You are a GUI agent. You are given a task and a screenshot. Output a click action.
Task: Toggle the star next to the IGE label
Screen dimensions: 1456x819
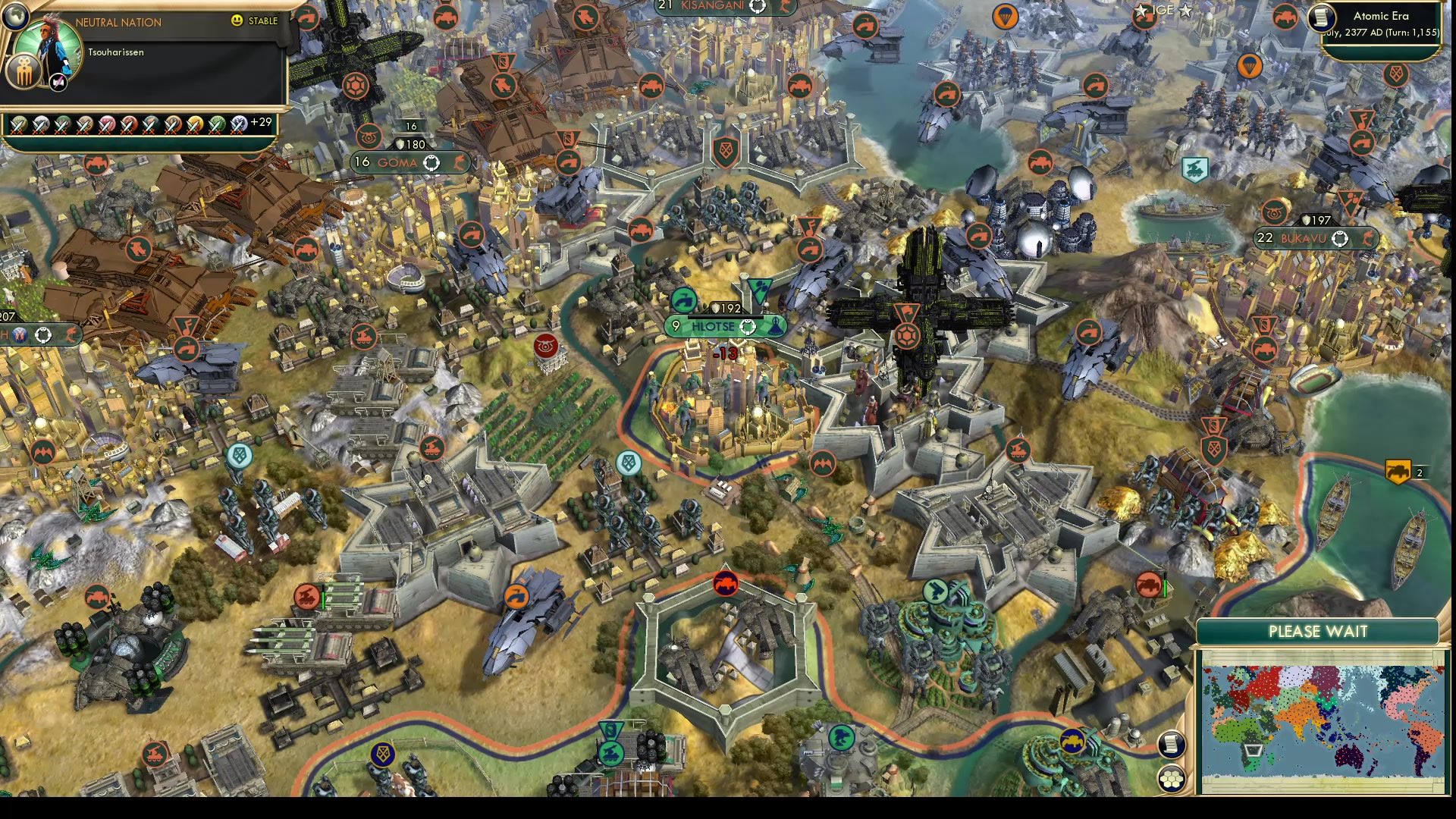tap(1185, 11)
